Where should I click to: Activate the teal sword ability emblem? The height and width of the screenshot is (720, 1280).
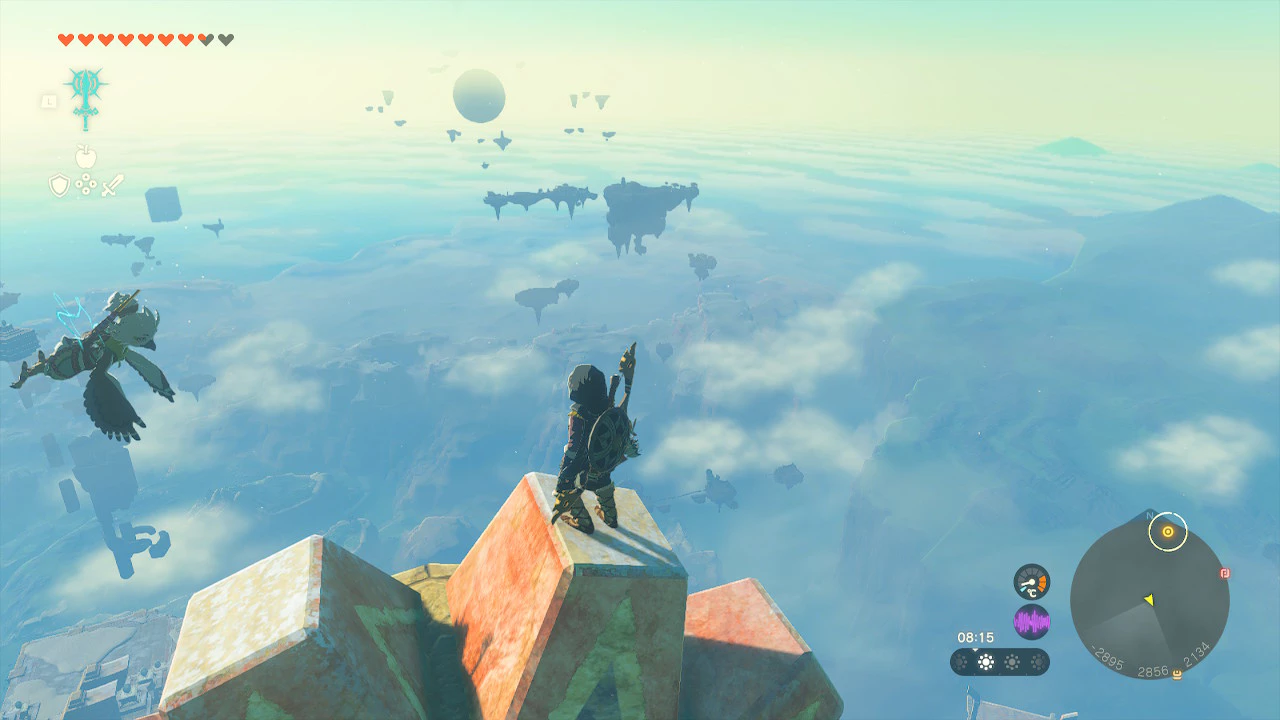point(85,97)
